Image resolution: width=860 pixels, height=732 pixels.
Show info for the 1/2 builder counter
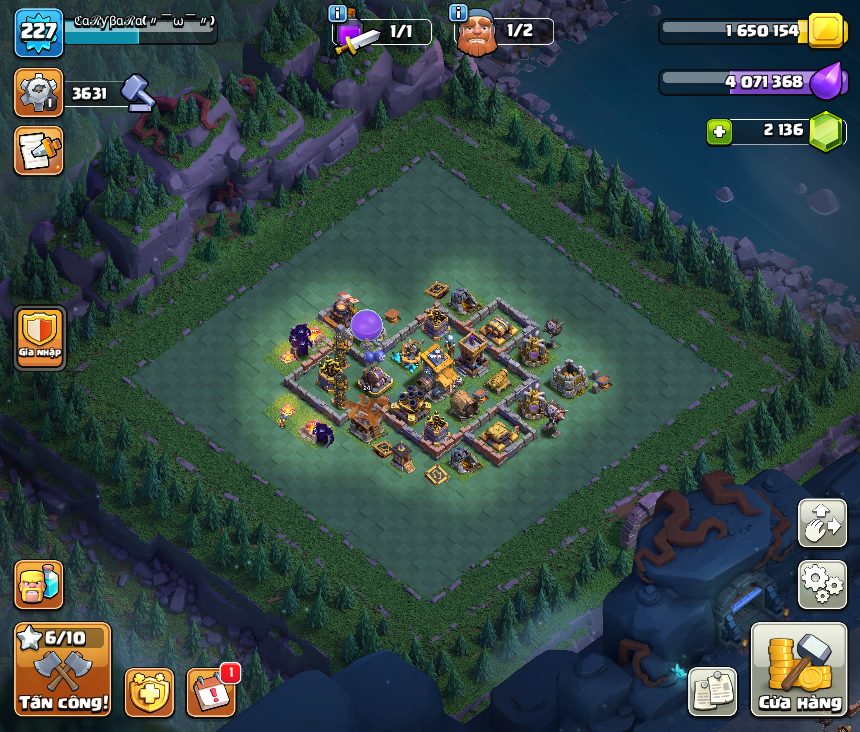click(x=459, y=13)
